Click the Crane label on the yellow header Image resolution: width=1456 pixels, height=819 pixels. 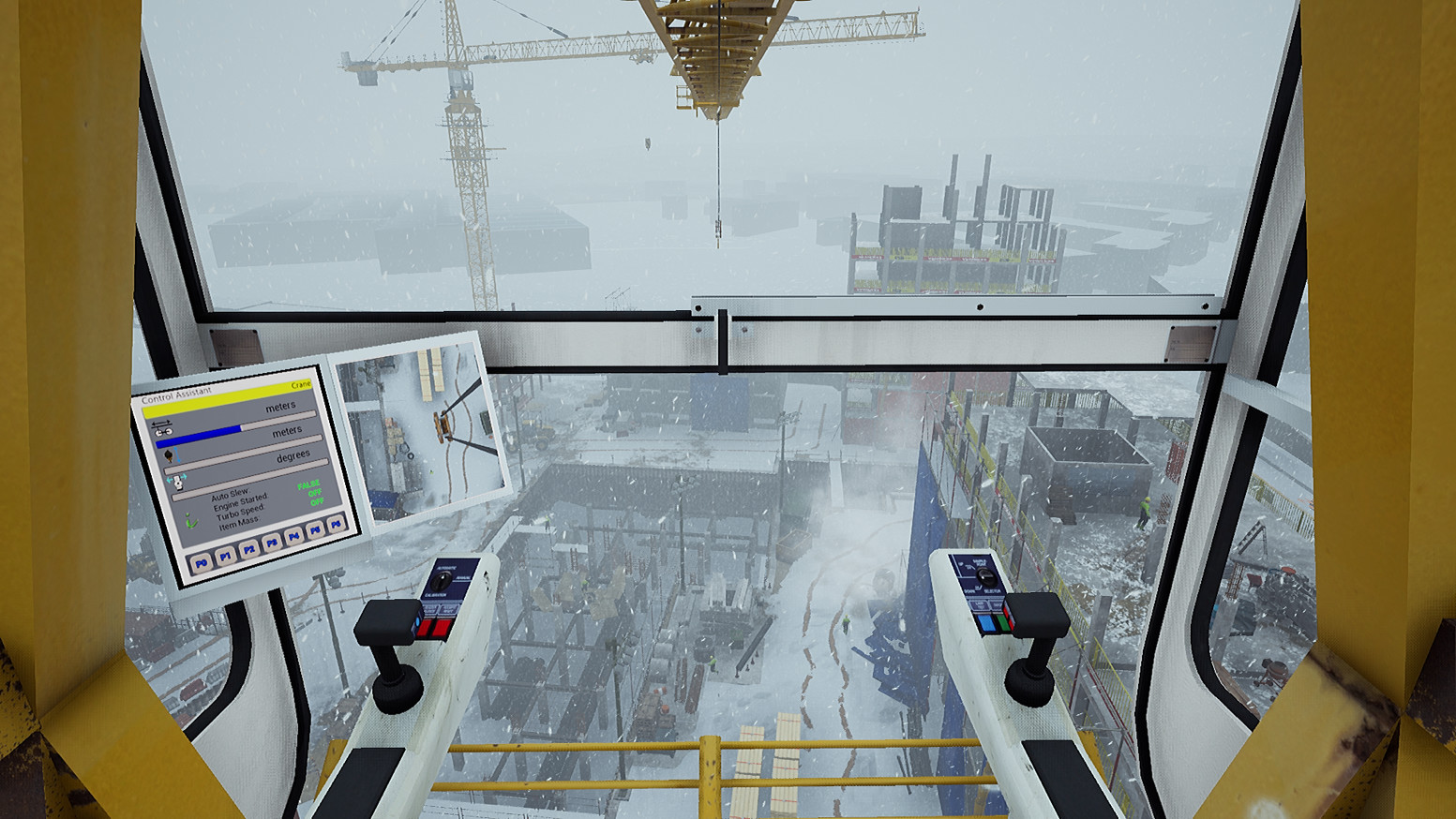[301, 384]
